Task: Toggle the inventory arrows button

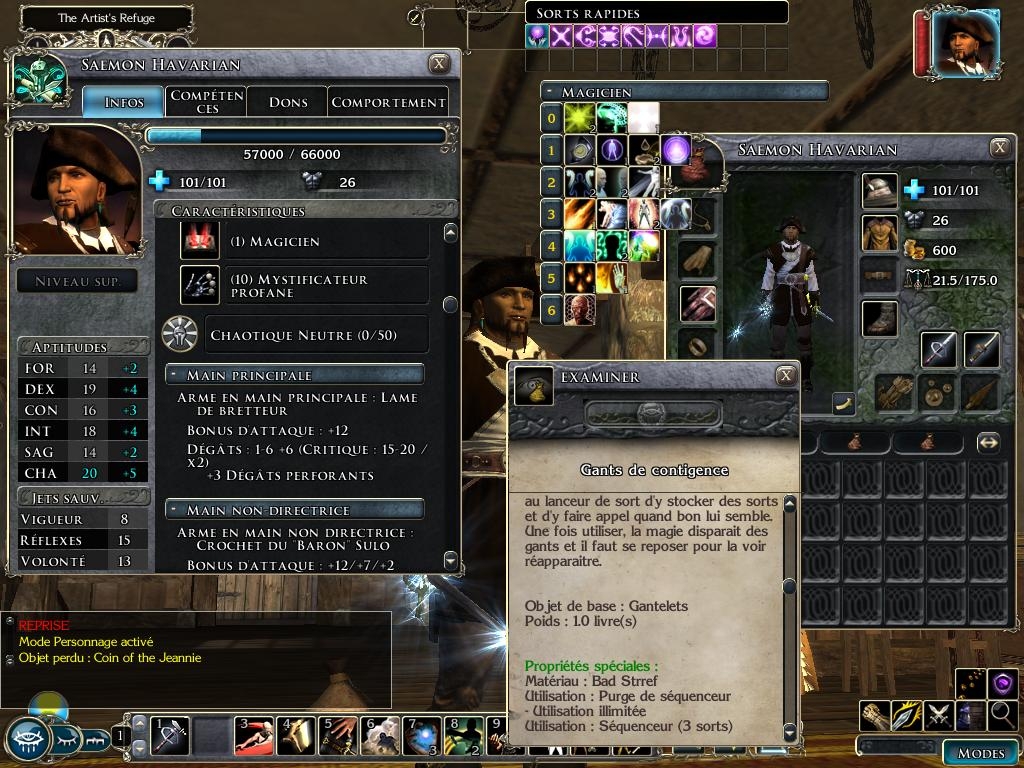Action: tap(988, 442)
